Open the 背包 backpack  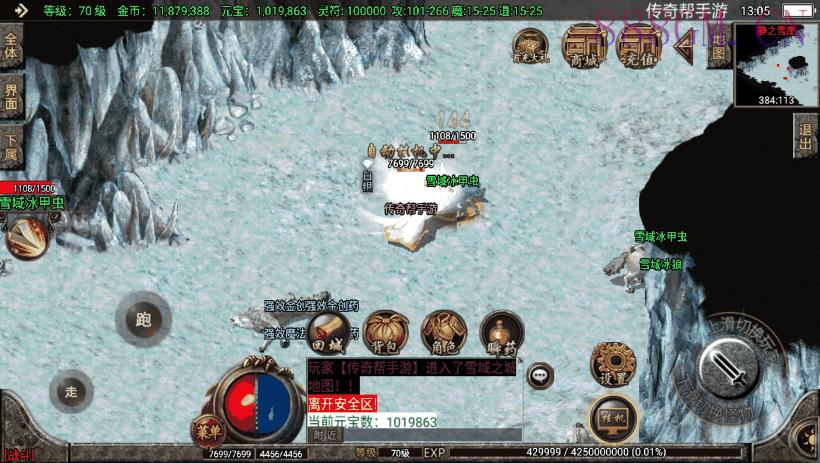tap(384, 332)
